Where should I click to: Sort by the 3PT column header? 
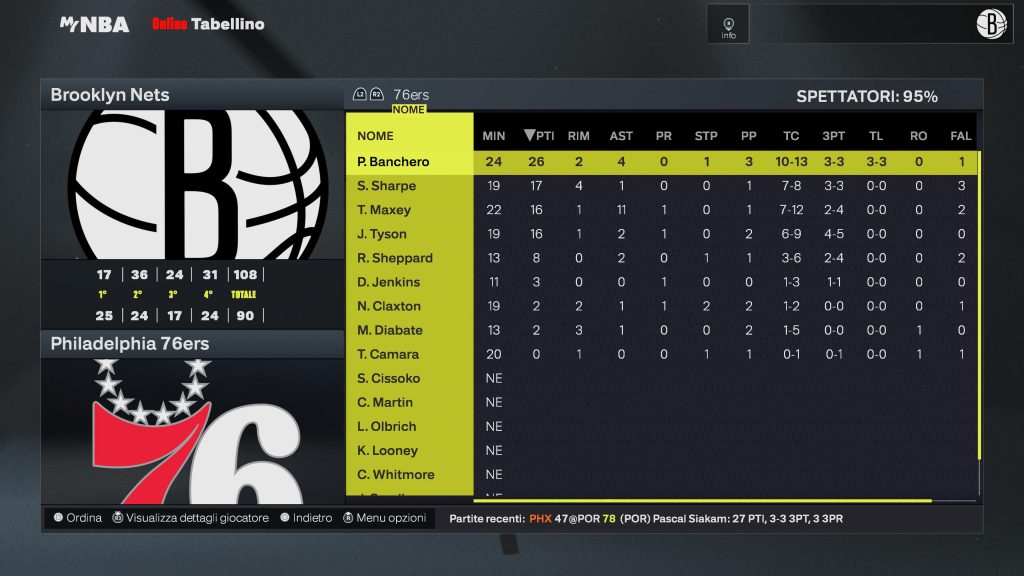(x=832, y=136)
